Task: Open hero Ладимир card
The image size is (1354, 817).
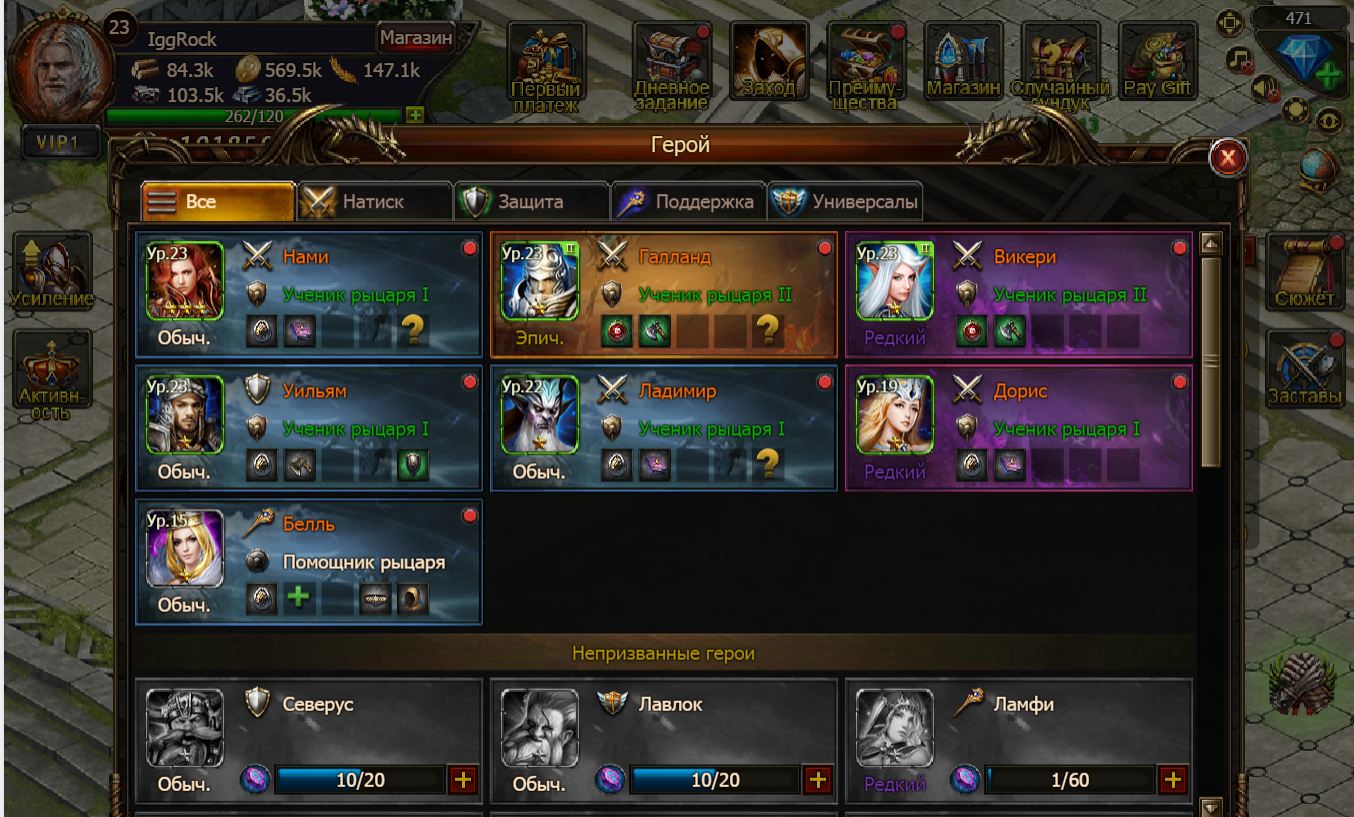Action: coord(664,428)
